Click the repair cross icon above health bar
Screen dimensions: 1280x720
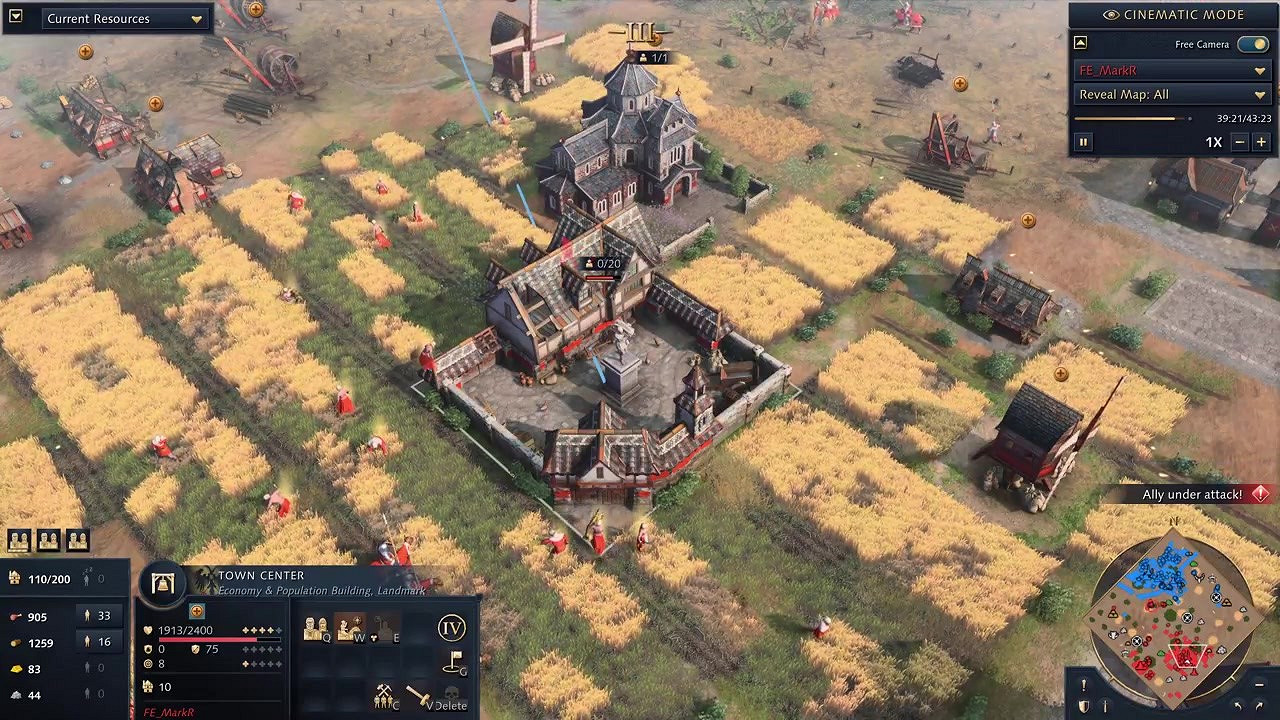(196, 611)
